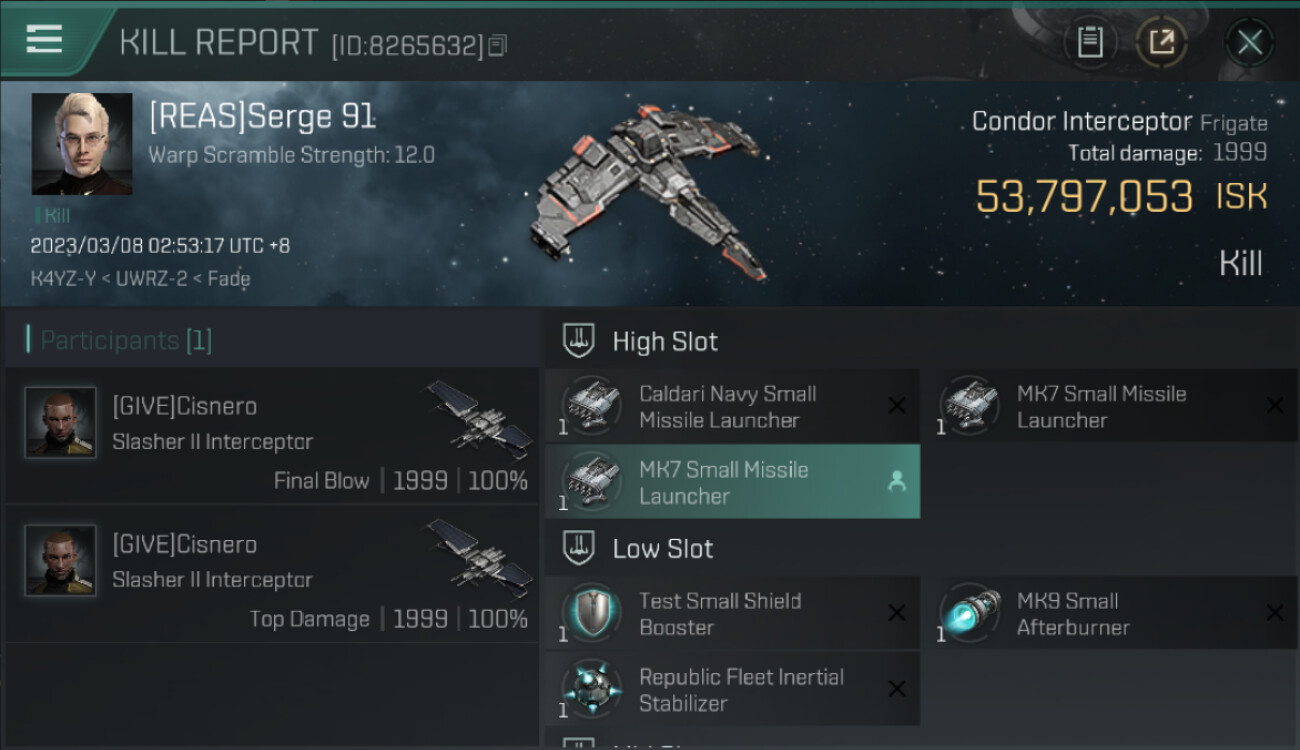Select the Caldari Navy Small Missile Launcher

coord(732,406)
